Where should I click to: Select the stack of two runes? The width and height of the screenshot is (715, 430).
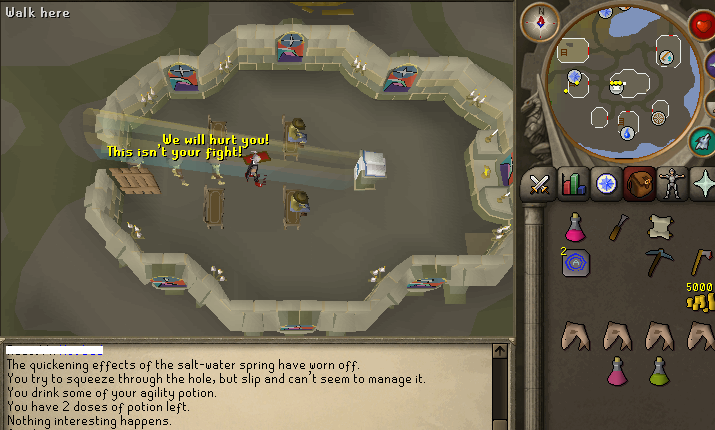(x=577, y=262)
